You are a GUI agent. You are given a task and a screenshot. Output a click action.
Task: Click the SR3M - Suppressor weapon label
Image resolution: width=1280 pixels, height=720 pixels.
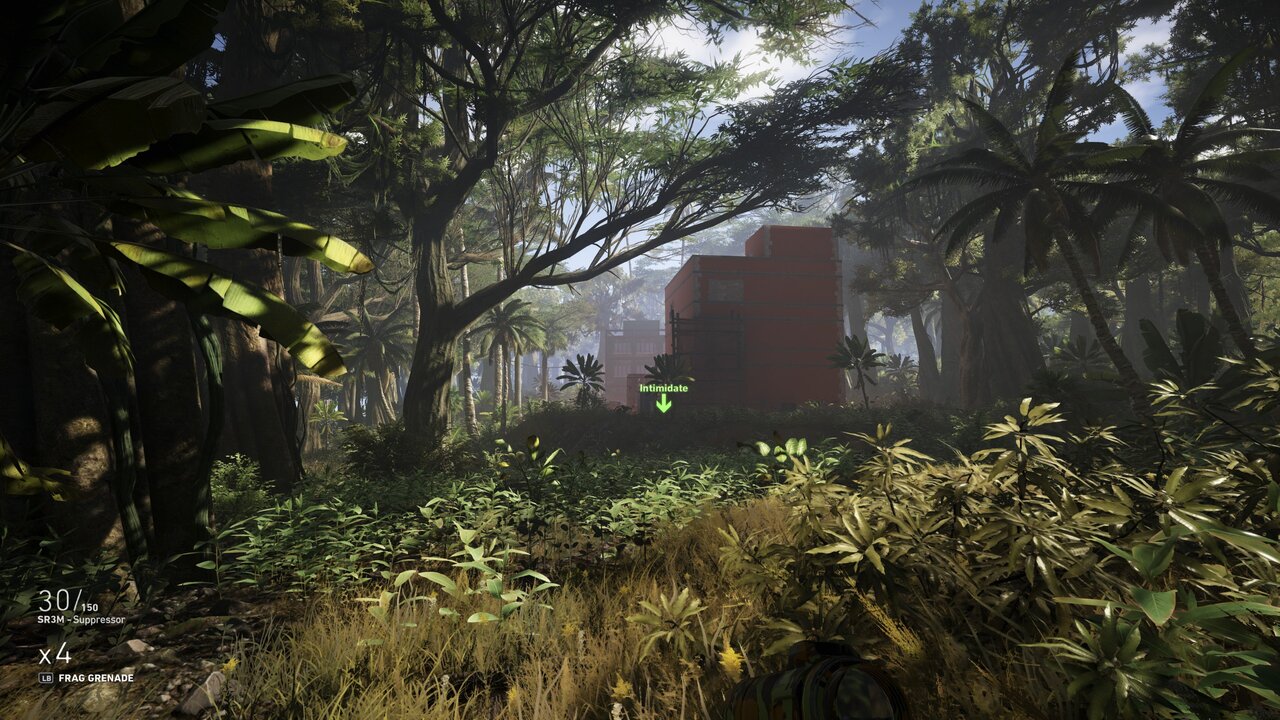coord(82,620)
